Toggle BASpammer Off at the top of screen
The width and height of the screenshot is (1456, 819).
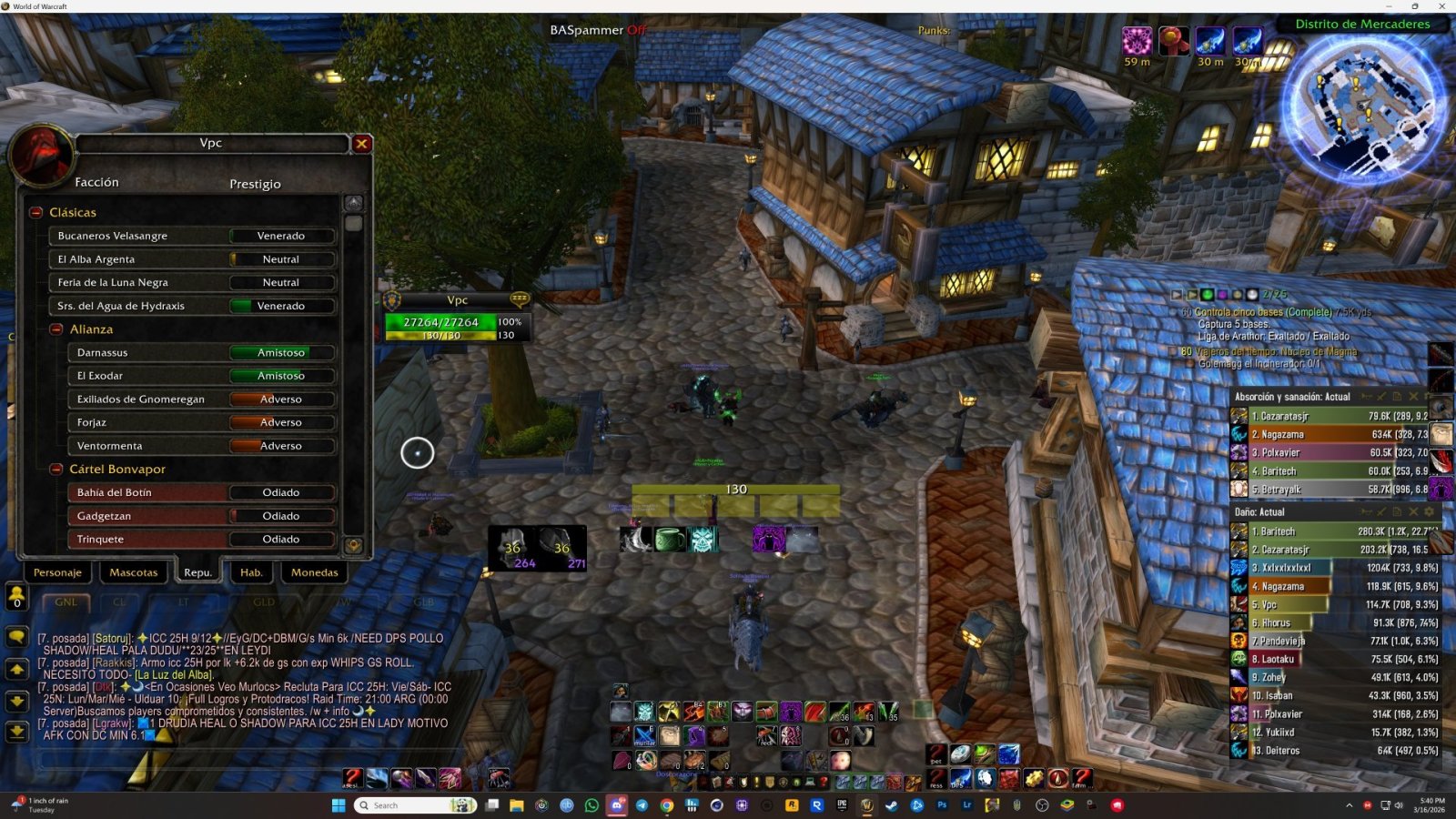pos(597,29)
